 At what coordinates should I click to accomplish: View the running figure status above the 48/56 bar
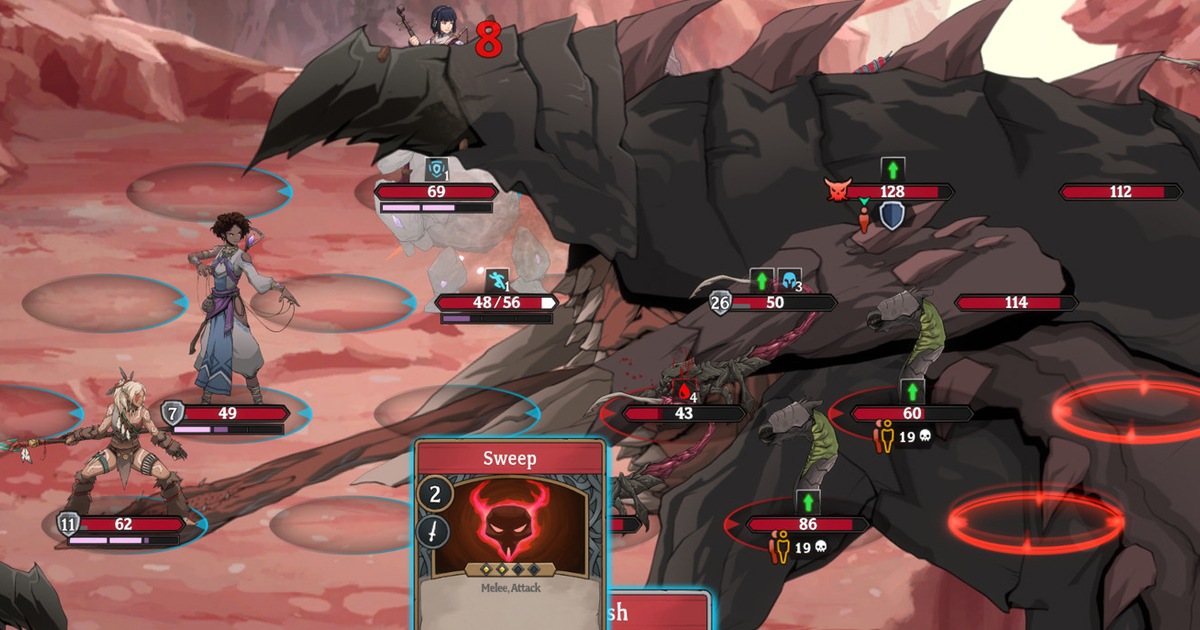pos(496,281)
